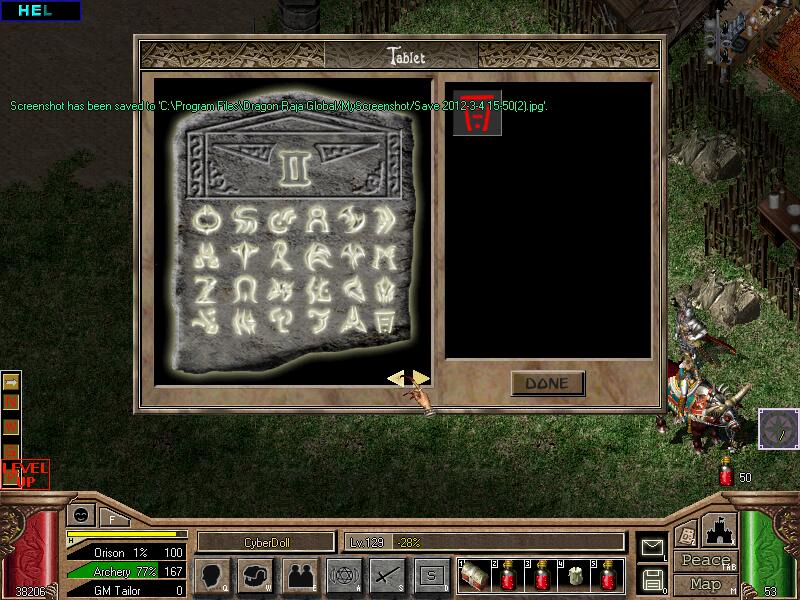Click the smiley face emote button
The height and width of the screenshot is (600, 800).
79,516
